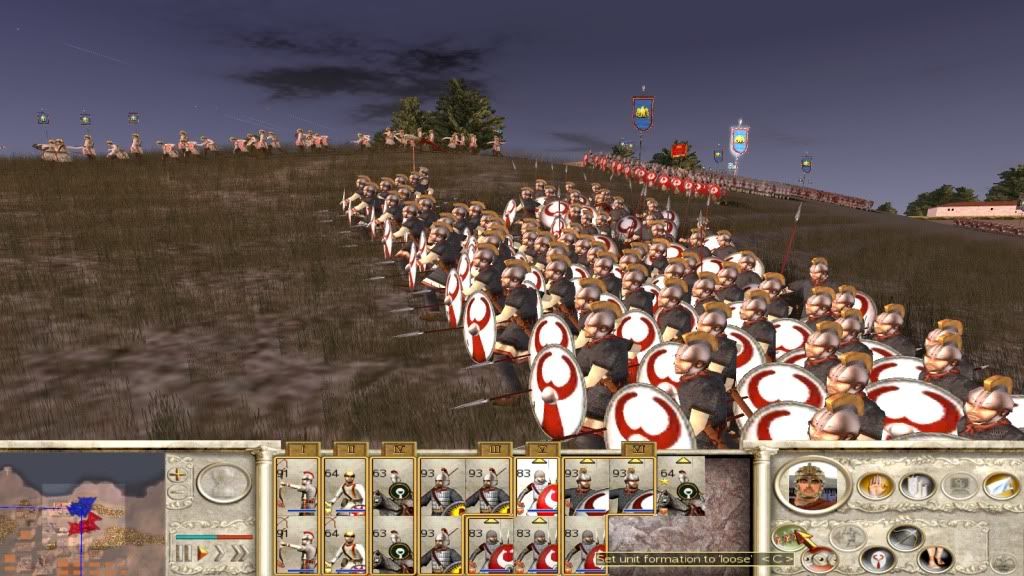The width and height of the screenshot is (1024, 576).
Task: Set battle speed to normal play
Action: [x=201, y=551]
